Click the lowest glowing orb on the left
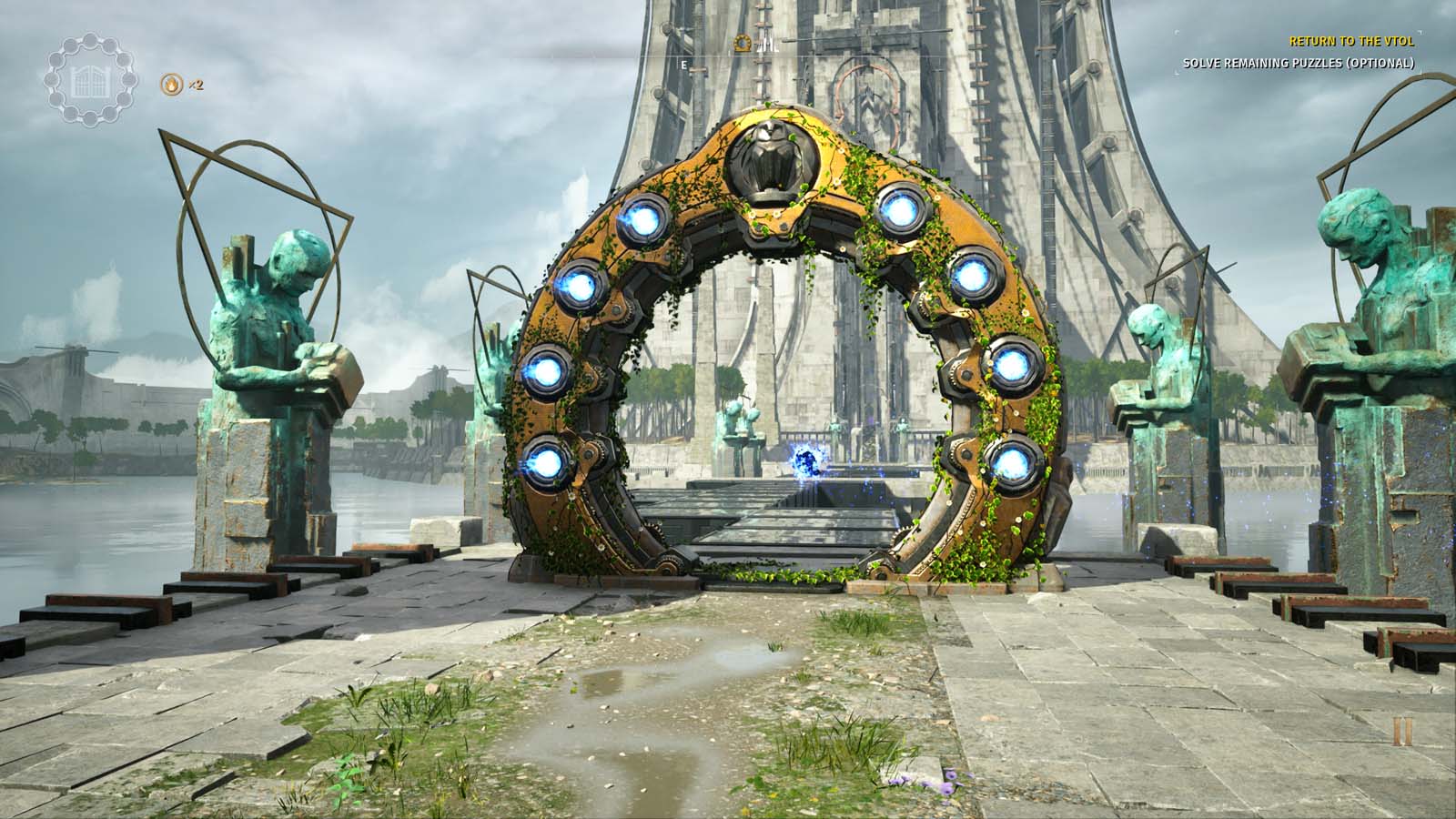 [x=549, y=464]
